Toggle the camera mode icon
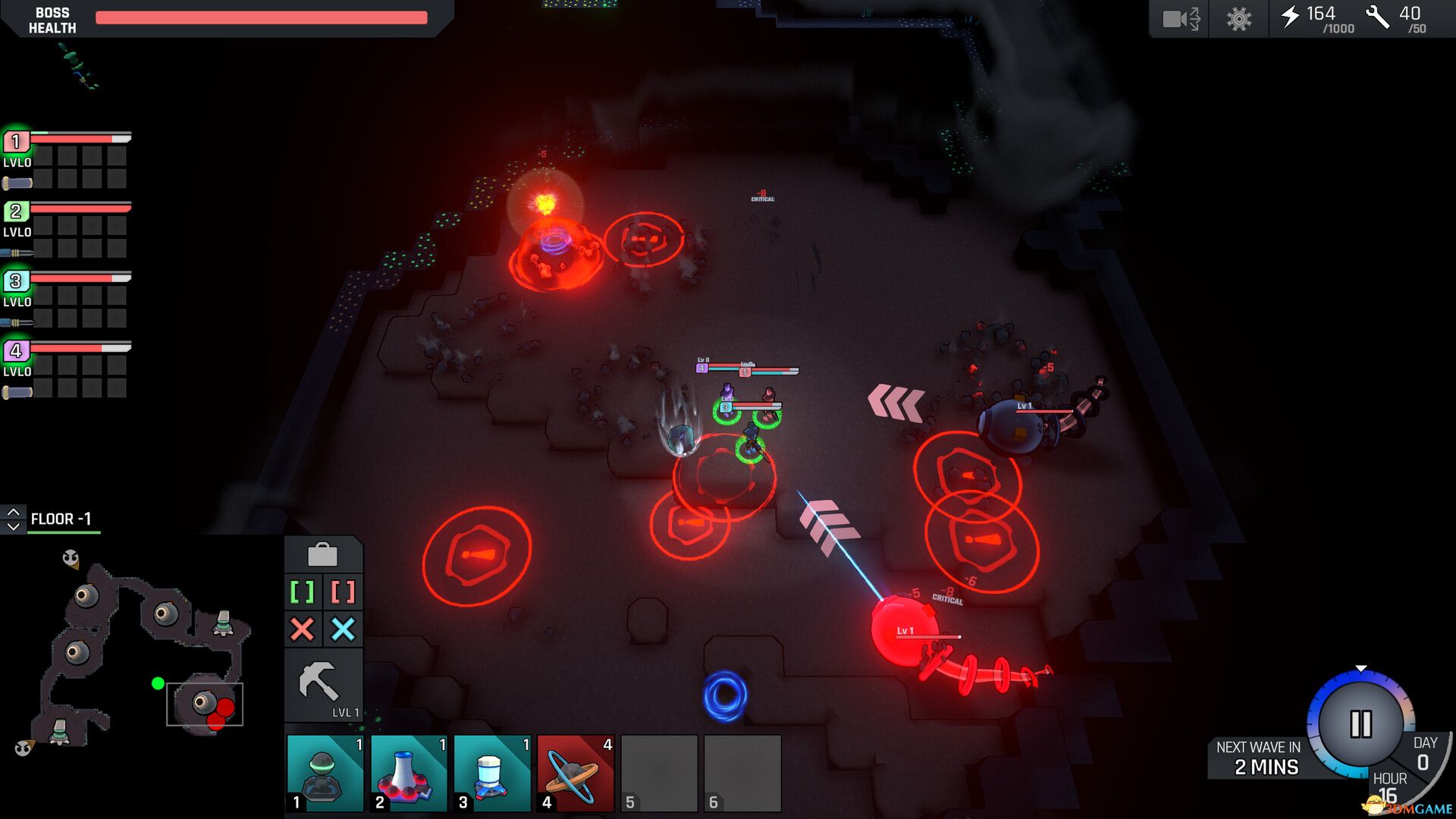This screenshot has width=1456, height=819. (x=1180, y=18)
